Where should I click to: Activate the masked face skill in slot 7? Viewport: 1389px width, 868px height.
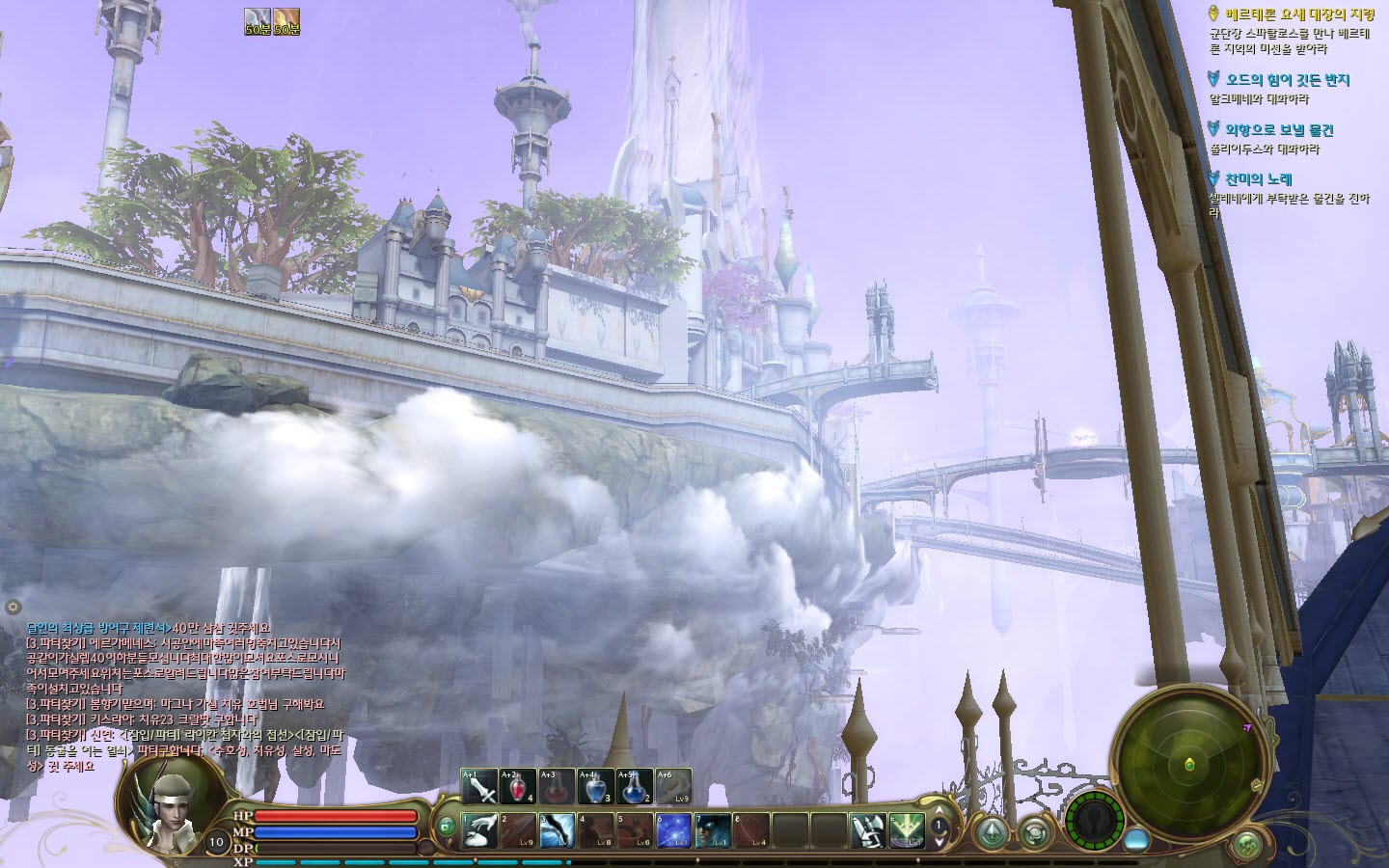(x=711, y=830)
